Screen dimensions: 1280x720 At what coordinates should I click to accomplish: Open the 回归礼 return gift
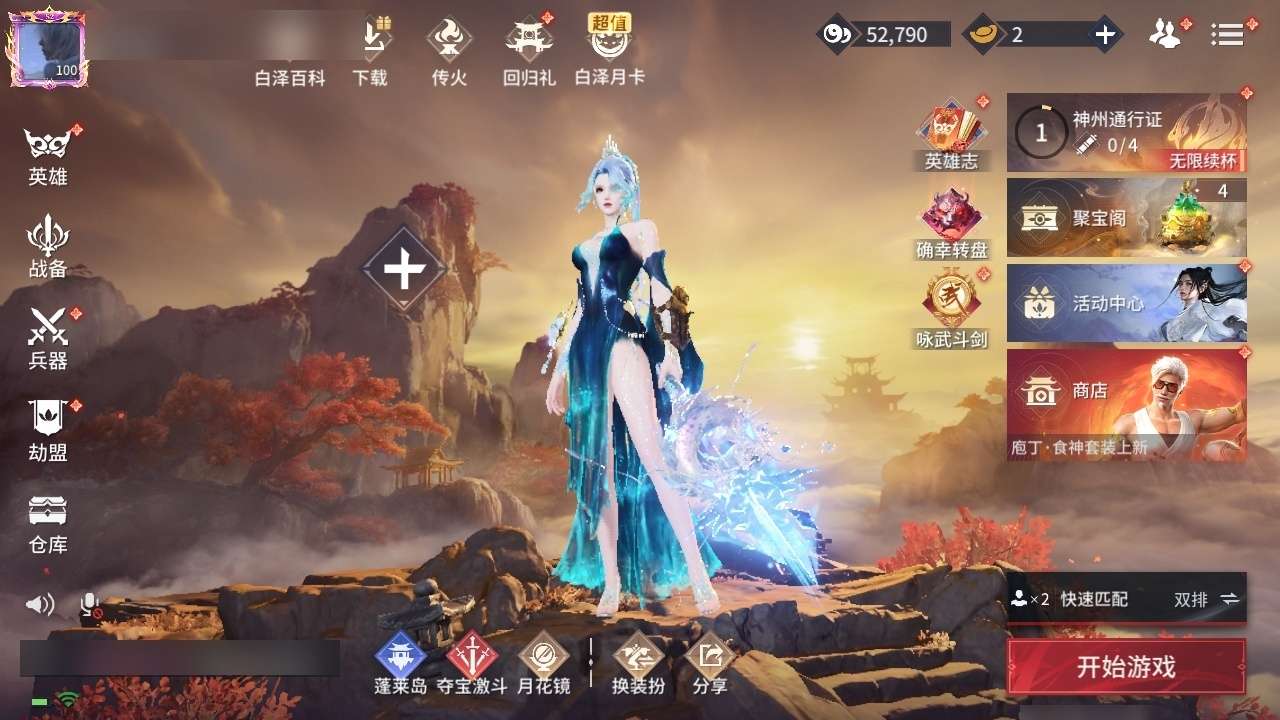pyautogui.click(x=529, y=50)
